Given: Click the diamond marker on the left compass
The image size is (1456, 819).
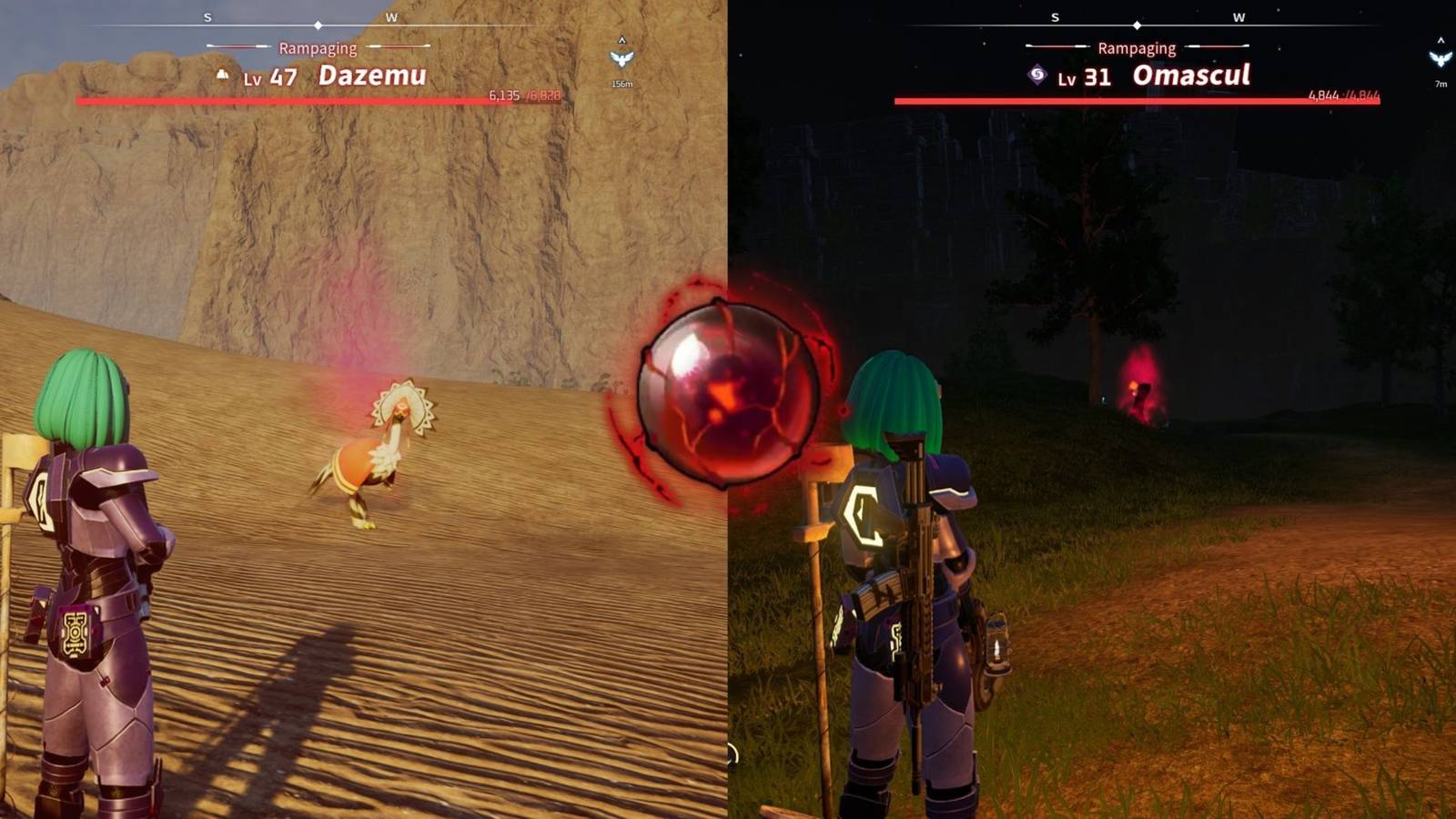Looking at the screenshot, I should (317, 27).
